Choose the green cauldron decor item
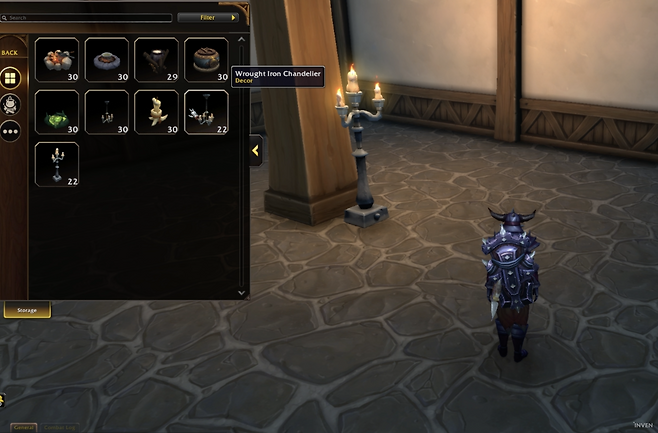658x433 pixels. 56,112
